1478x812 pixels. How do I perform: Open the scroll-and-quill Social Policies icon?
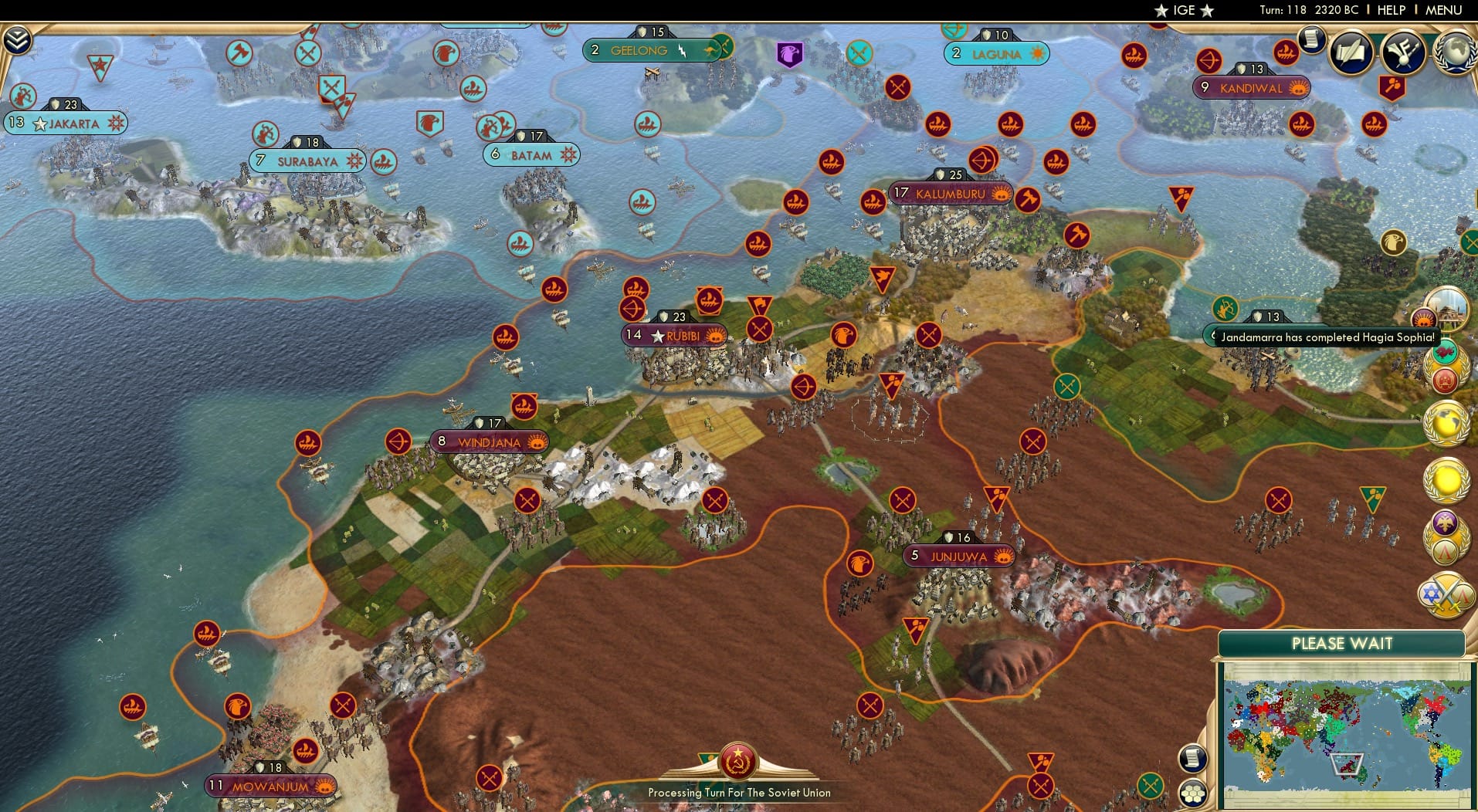(1350, 52)
